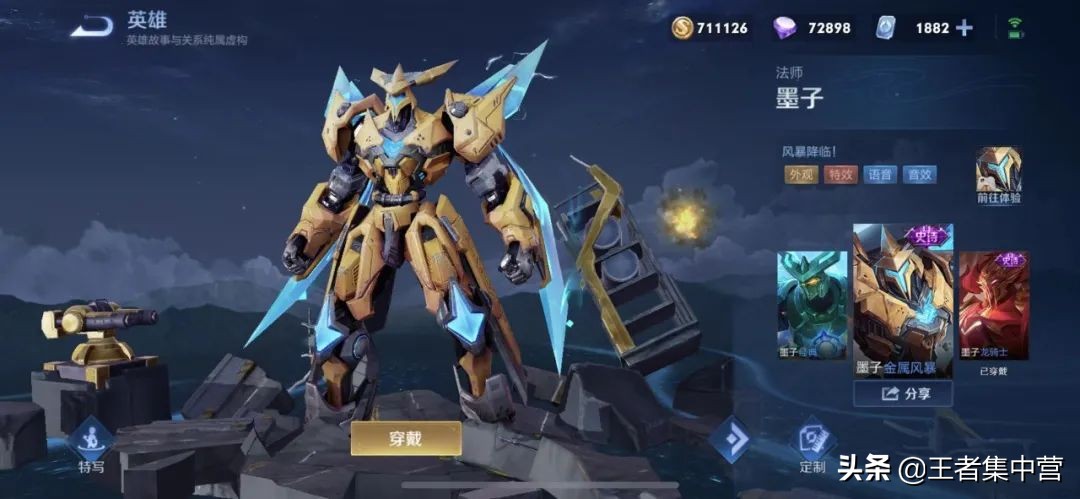Tap the gold coin currency icon

click(x=682, y=28)
